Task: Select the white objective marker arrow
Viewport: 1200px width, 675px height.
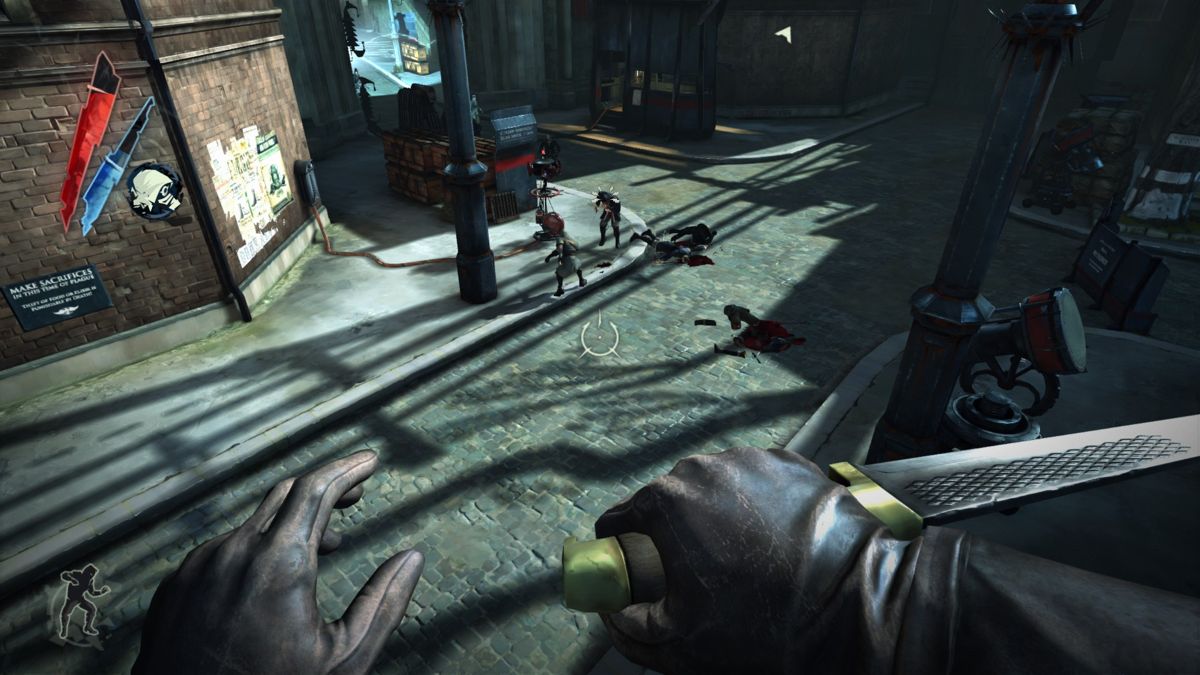Action: click(784, 34)
